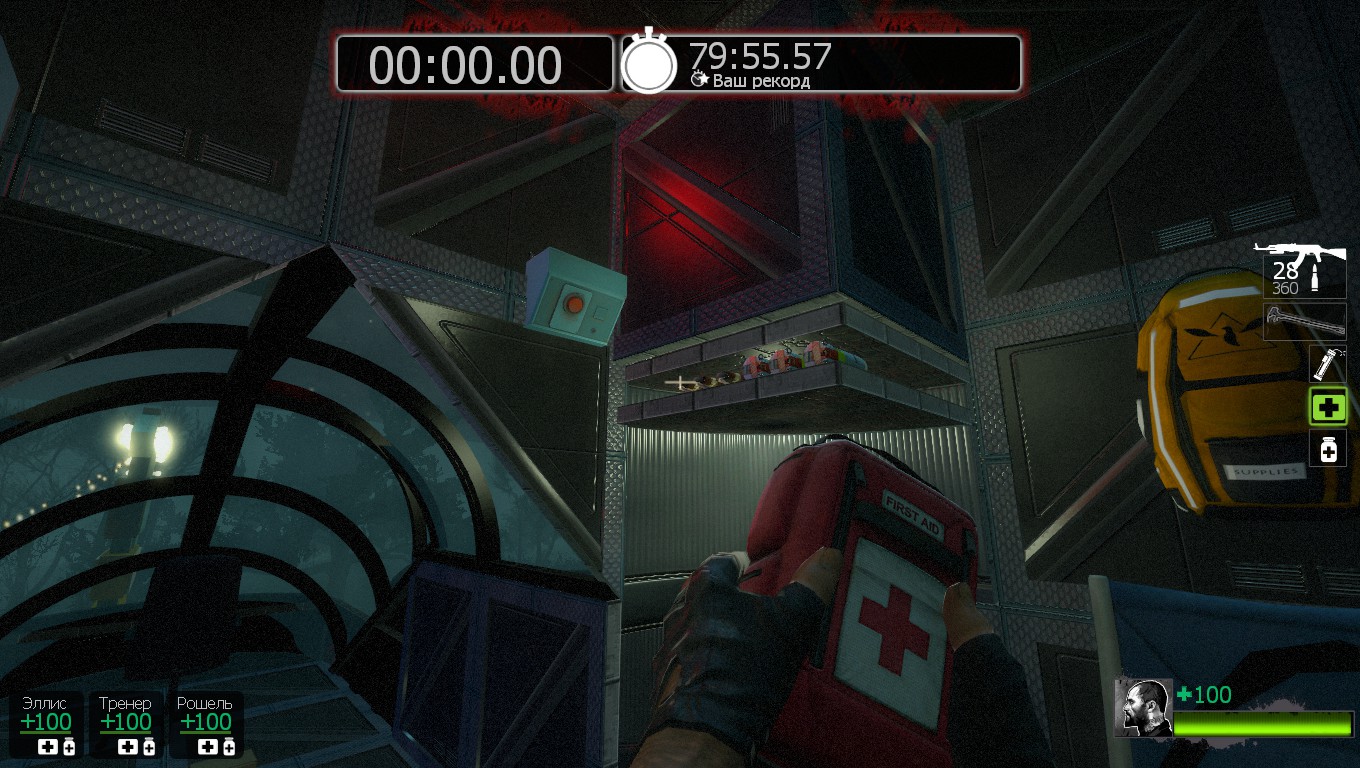
Task: Choose the pain pills bottle slot
Action: point(1328,449)
